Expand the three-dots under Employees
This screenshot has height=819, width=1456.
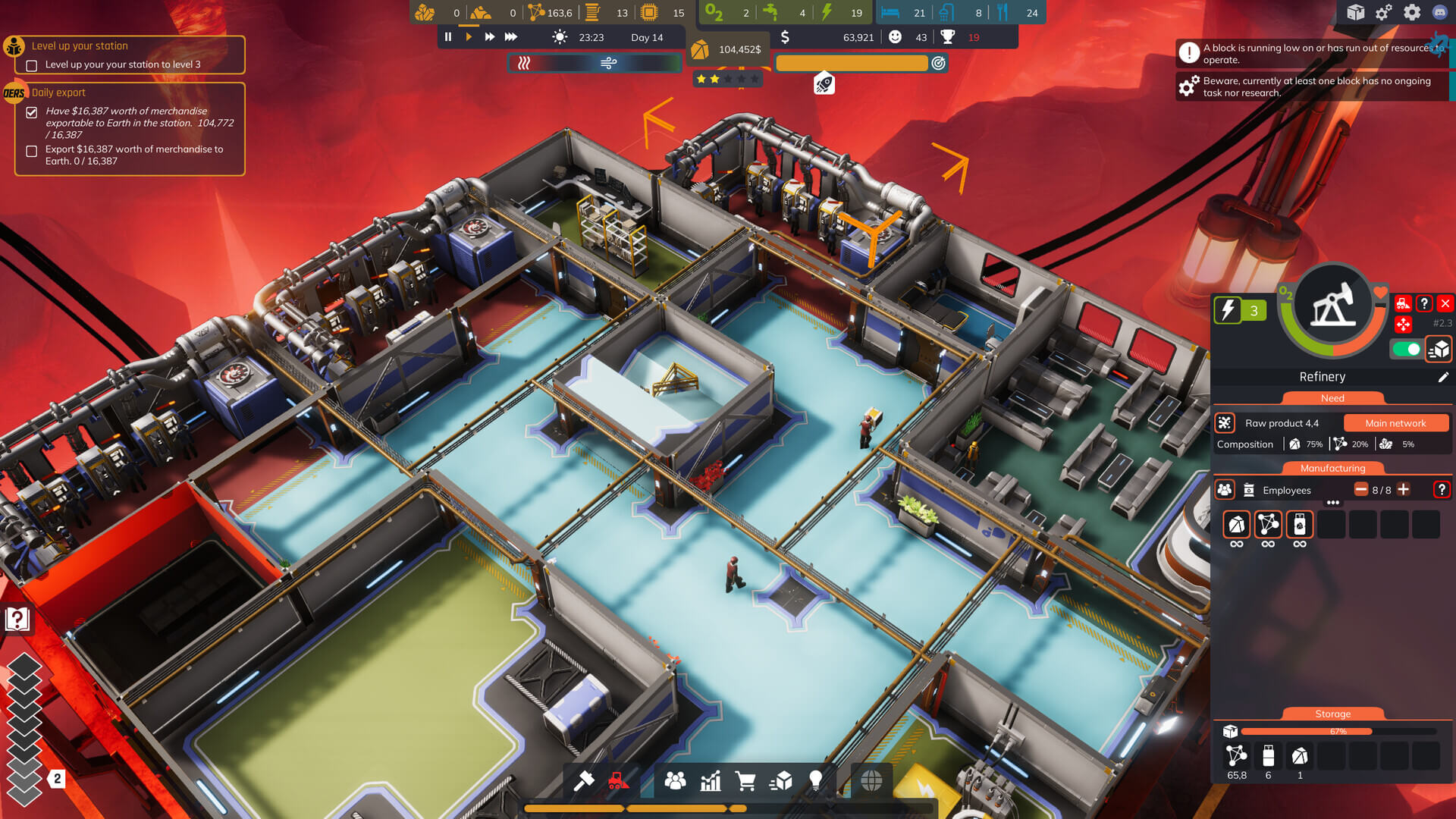coord(1332,502)
